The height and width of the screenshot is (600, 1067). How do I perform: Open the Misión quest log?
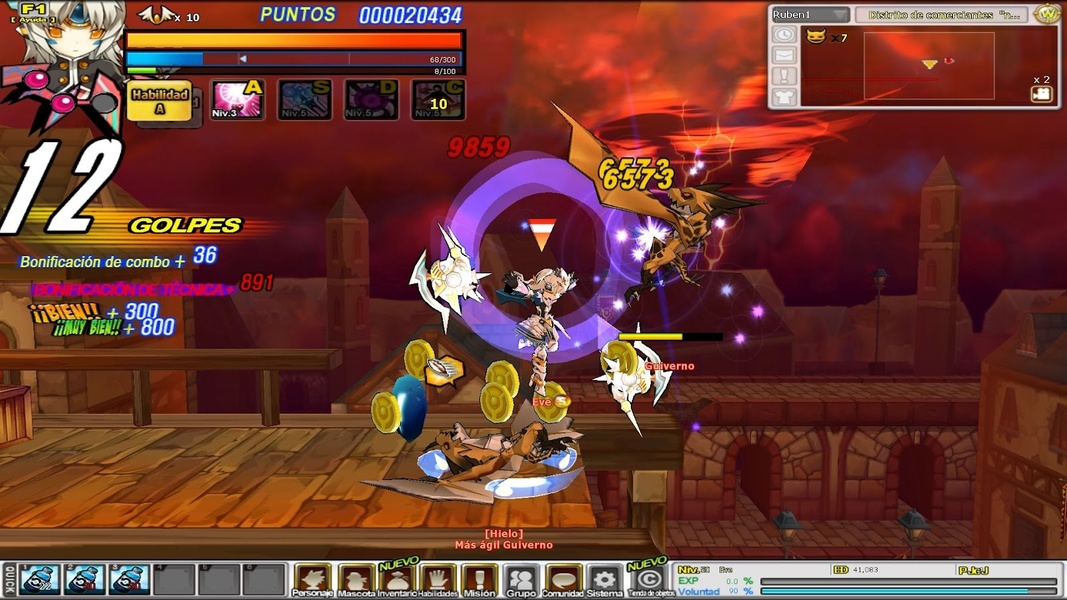click(479, 579)
